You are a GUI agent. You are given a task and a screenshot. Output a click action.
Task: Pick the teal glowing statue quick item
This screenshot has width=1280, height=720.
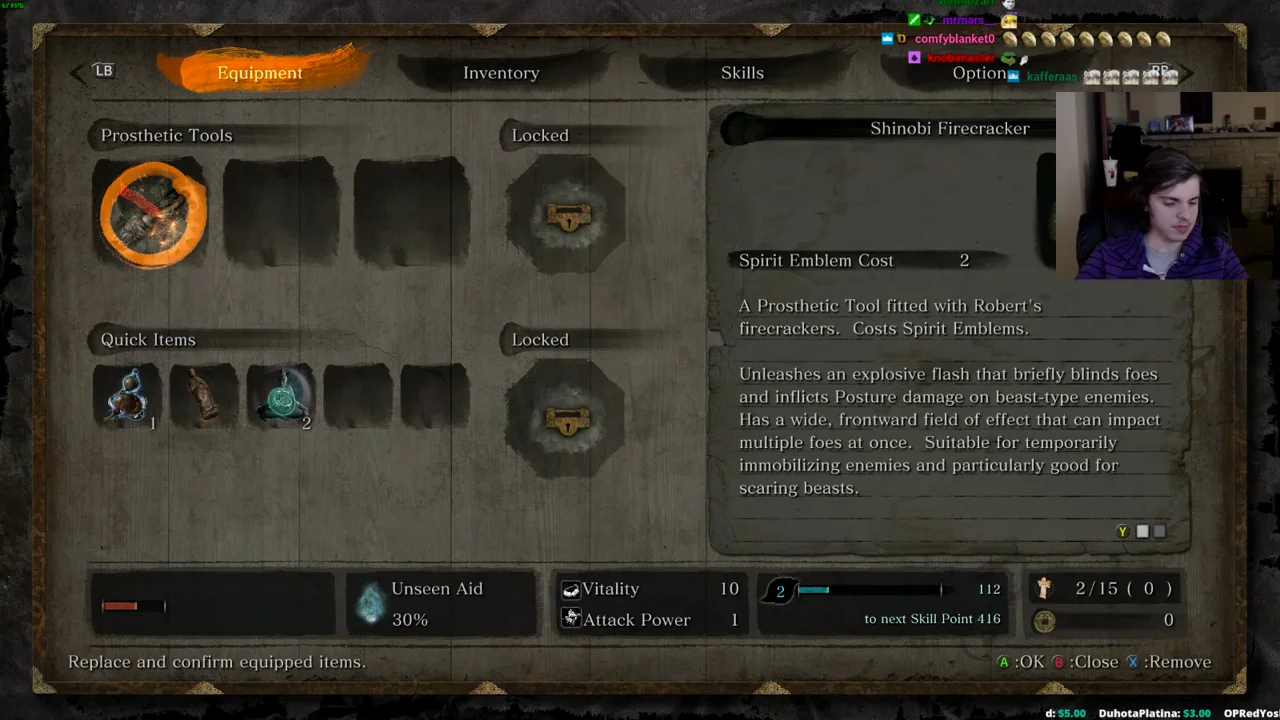[281, 397]
